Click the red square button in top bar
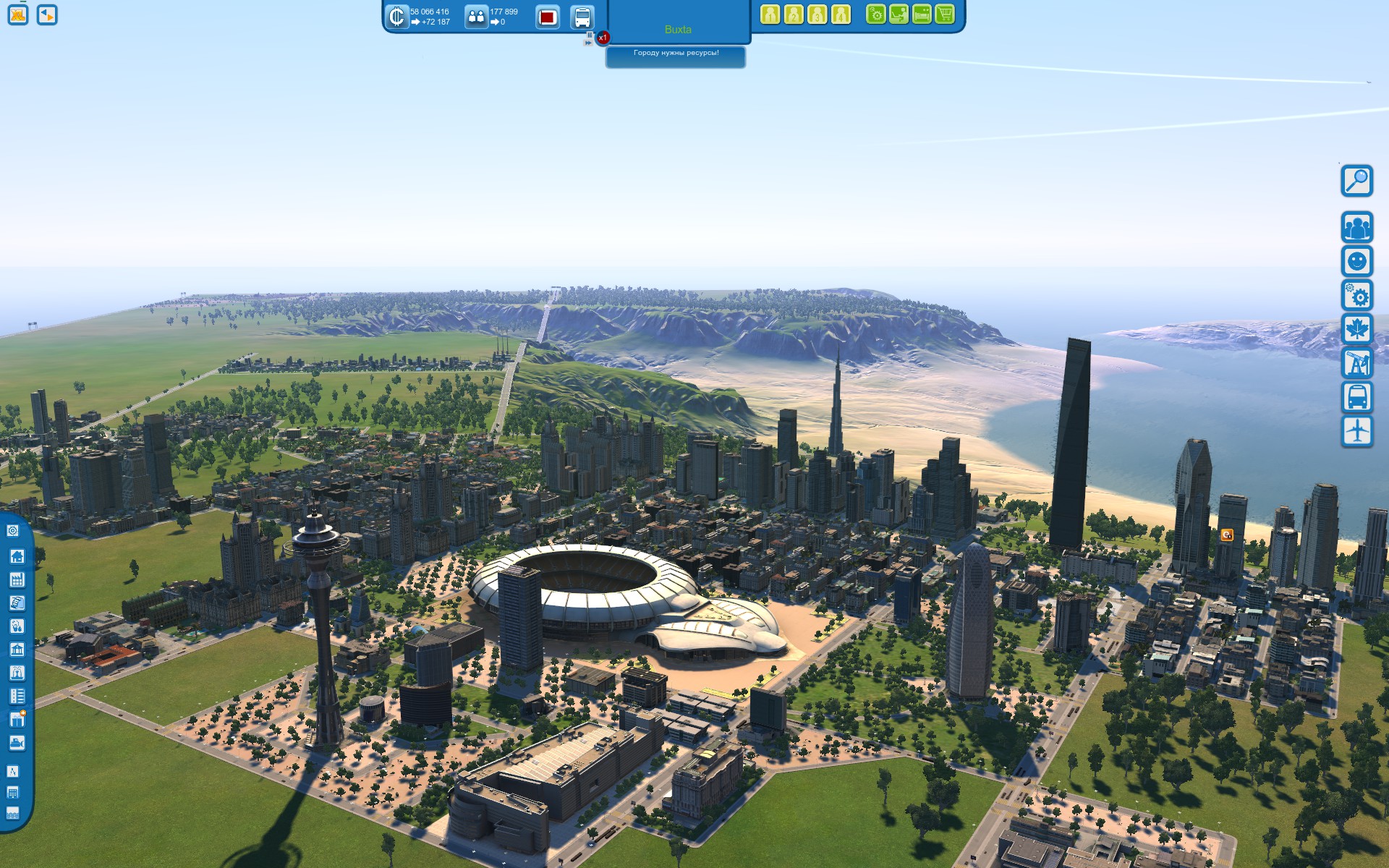The height and width of the screenshot is (868, 1389). (x=548, y=17)
